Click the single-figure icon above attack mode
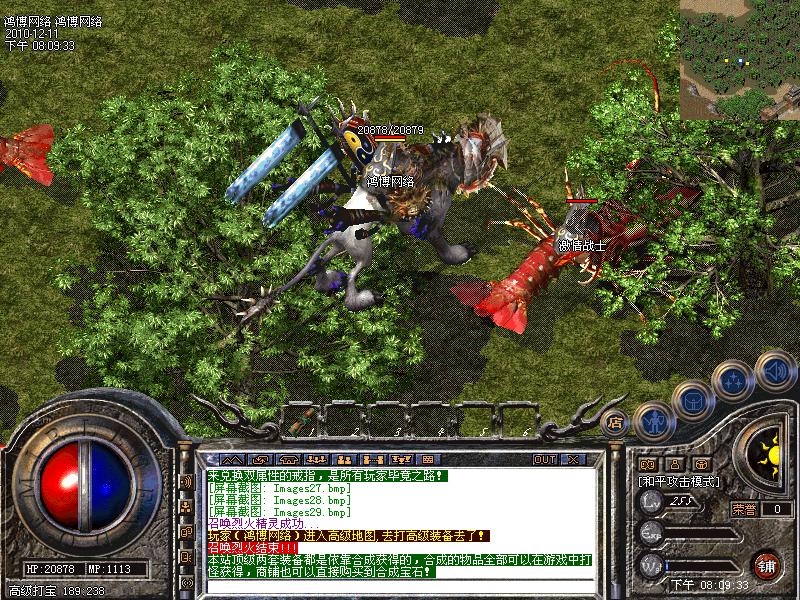800x600 pixels. tap(675, 464)
